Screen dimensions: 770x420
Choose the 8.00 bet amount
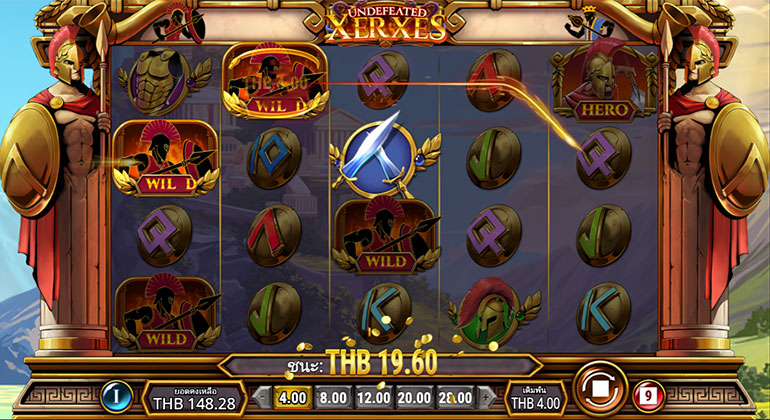[333, 396]
